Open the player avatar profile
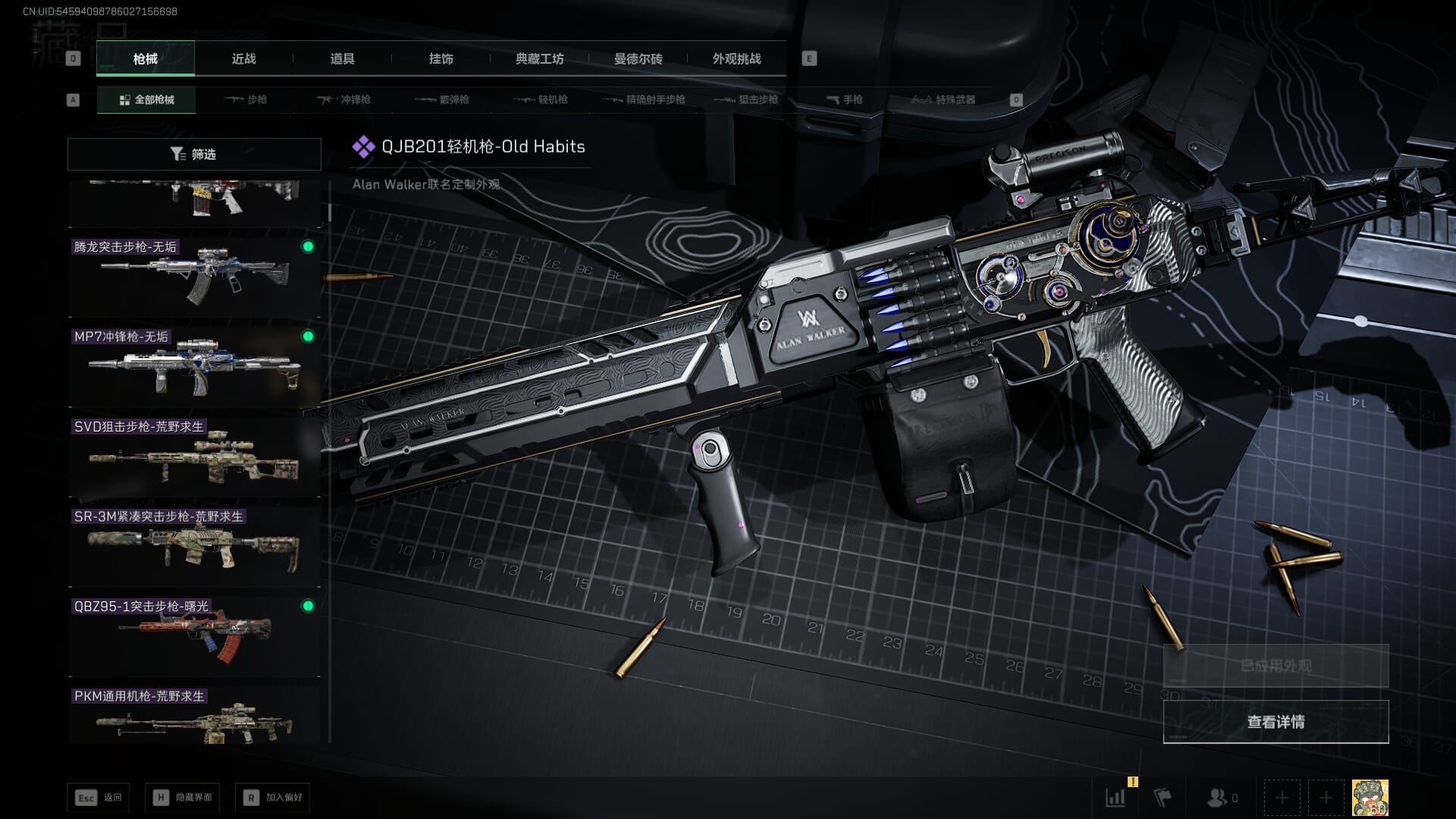The height and width of the screenshot is (819, 1456). 1370,798
